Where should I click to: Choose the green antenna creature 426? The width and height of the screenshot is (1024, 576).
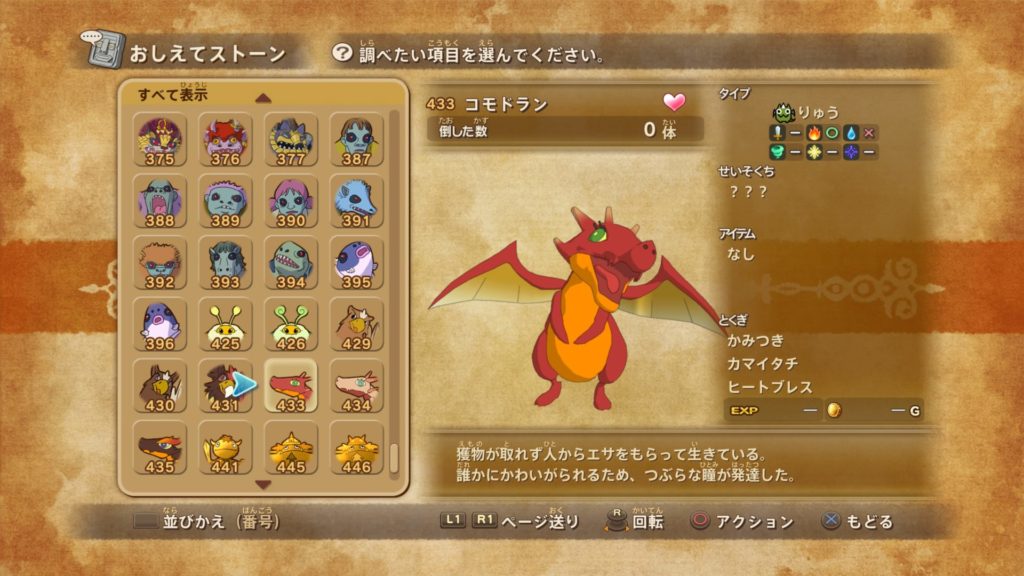point(291,325)
